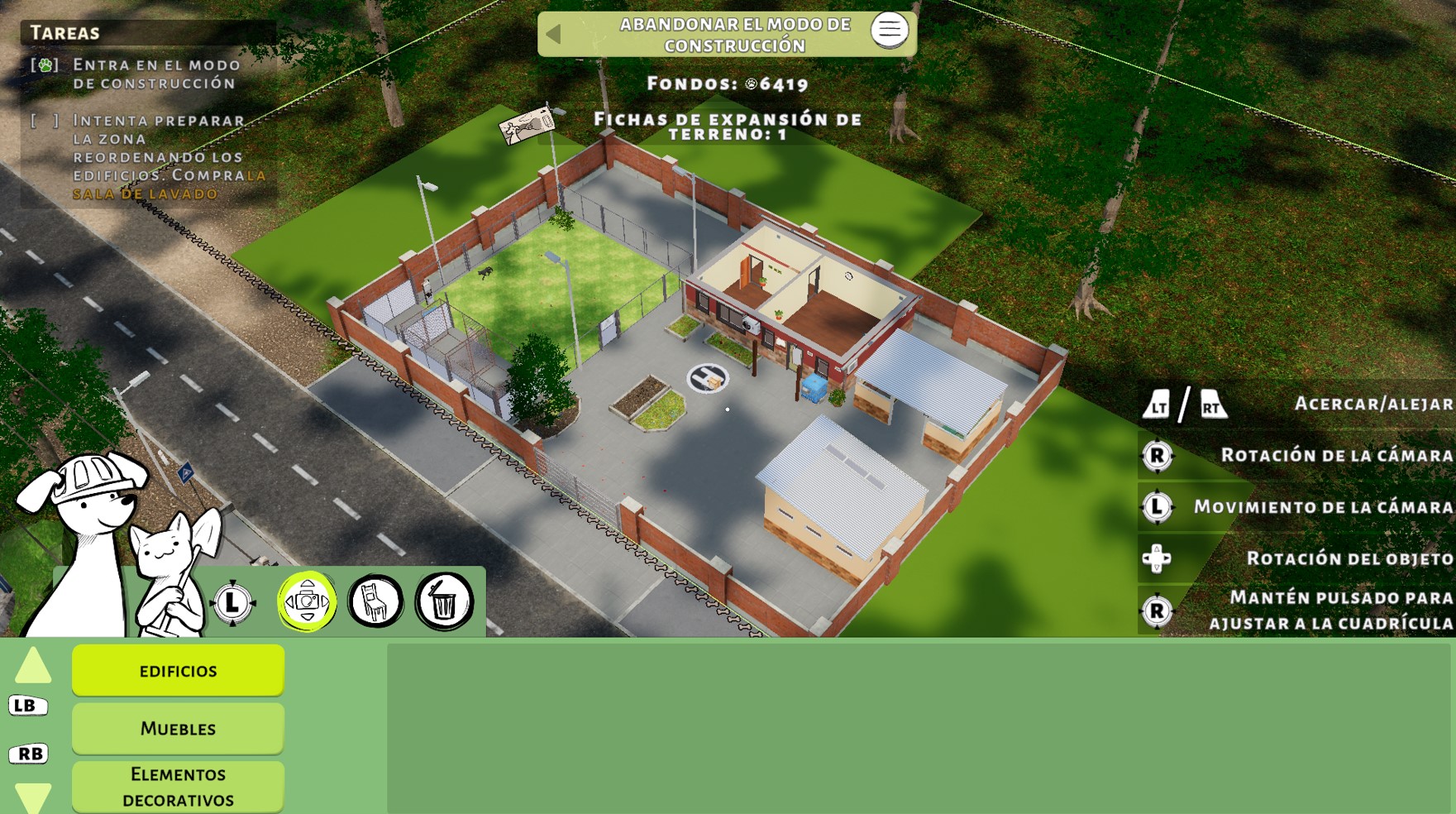Click the Fondos 6419 currency display
Screen dimensions: 1456x814
pos(728,83)
